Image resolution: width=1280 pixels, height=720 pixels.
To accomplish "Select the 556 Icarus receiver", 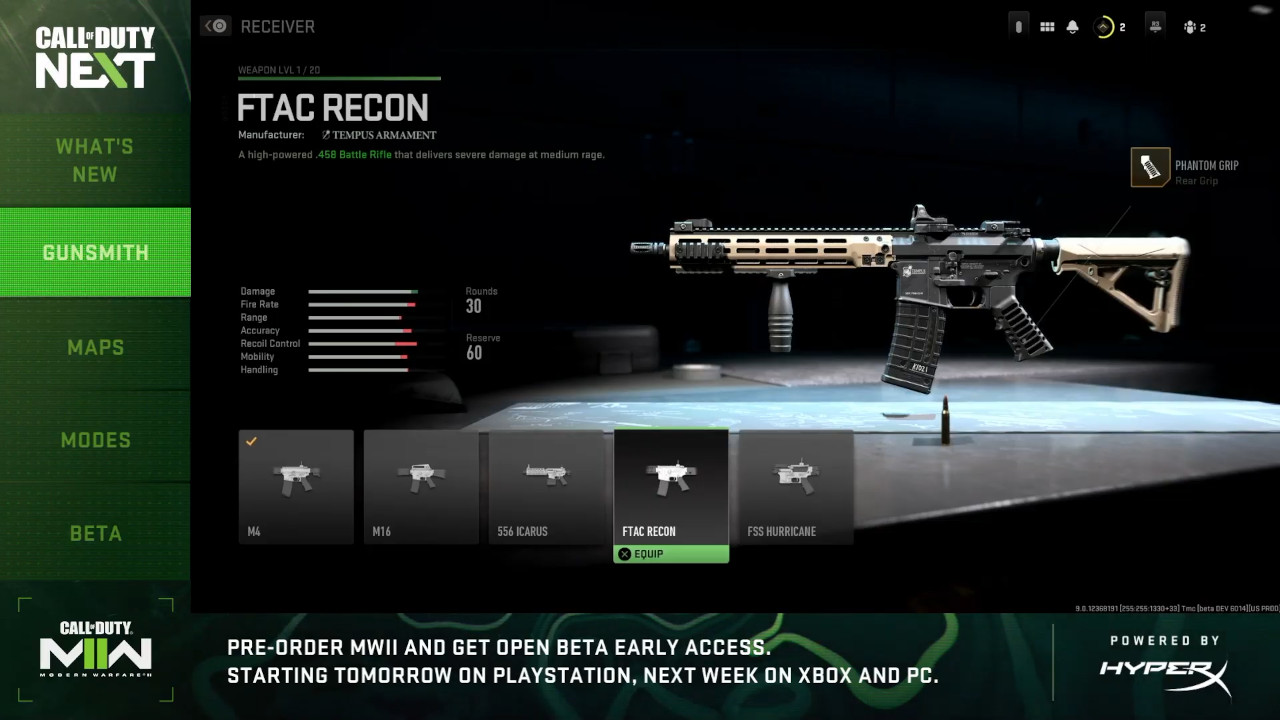I will 546,486.
